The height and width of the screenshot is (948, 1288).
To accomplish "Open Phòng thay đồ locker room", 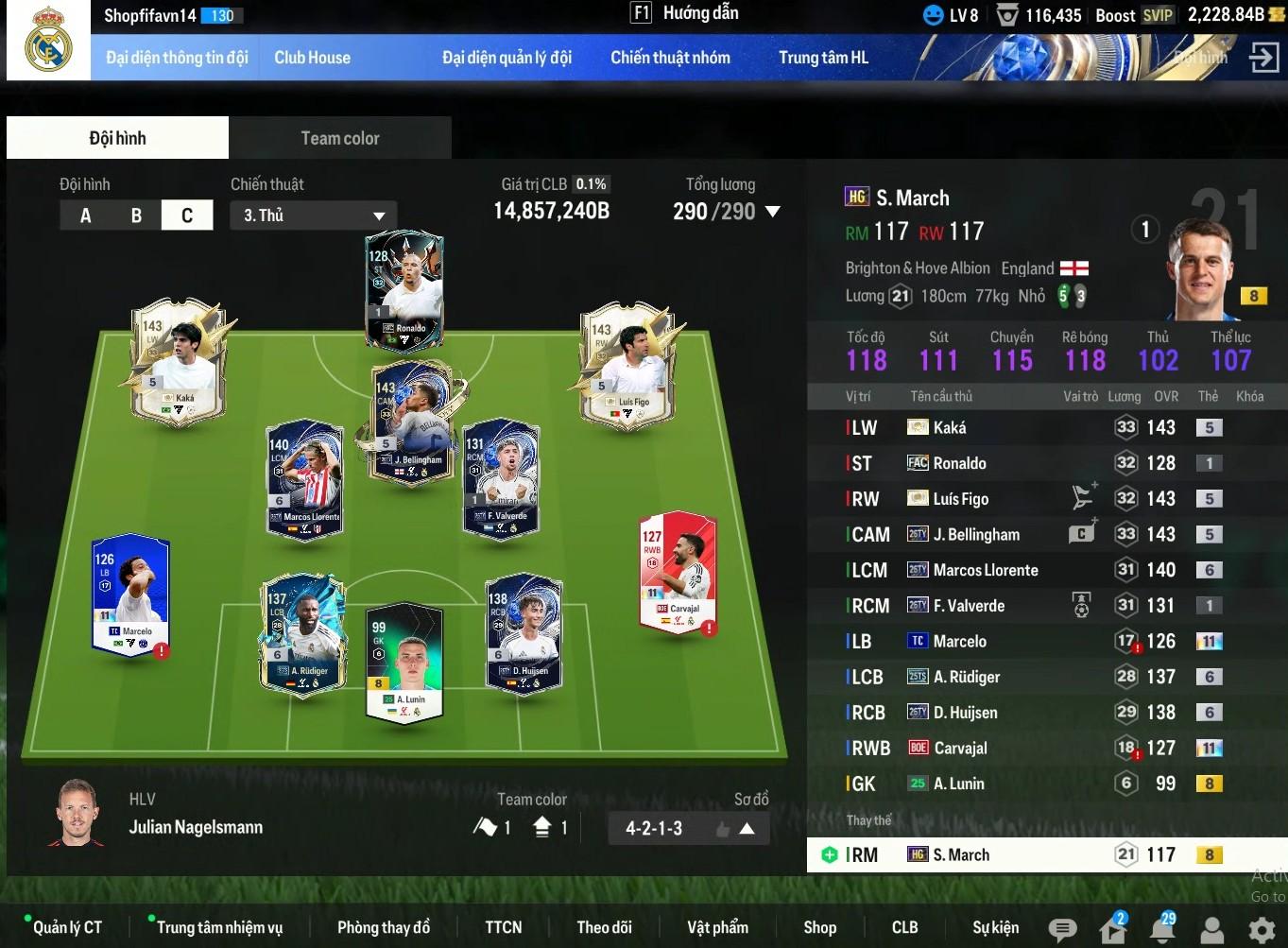I will click(384, 927).
